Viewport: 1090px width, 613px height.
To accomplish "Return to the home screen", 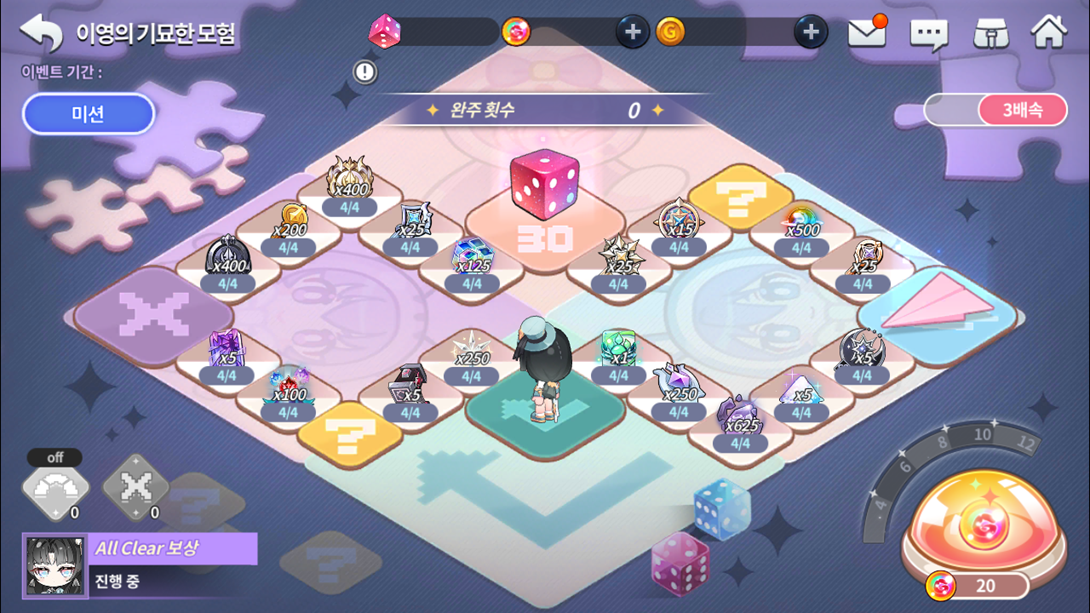I will point(1049,33).
